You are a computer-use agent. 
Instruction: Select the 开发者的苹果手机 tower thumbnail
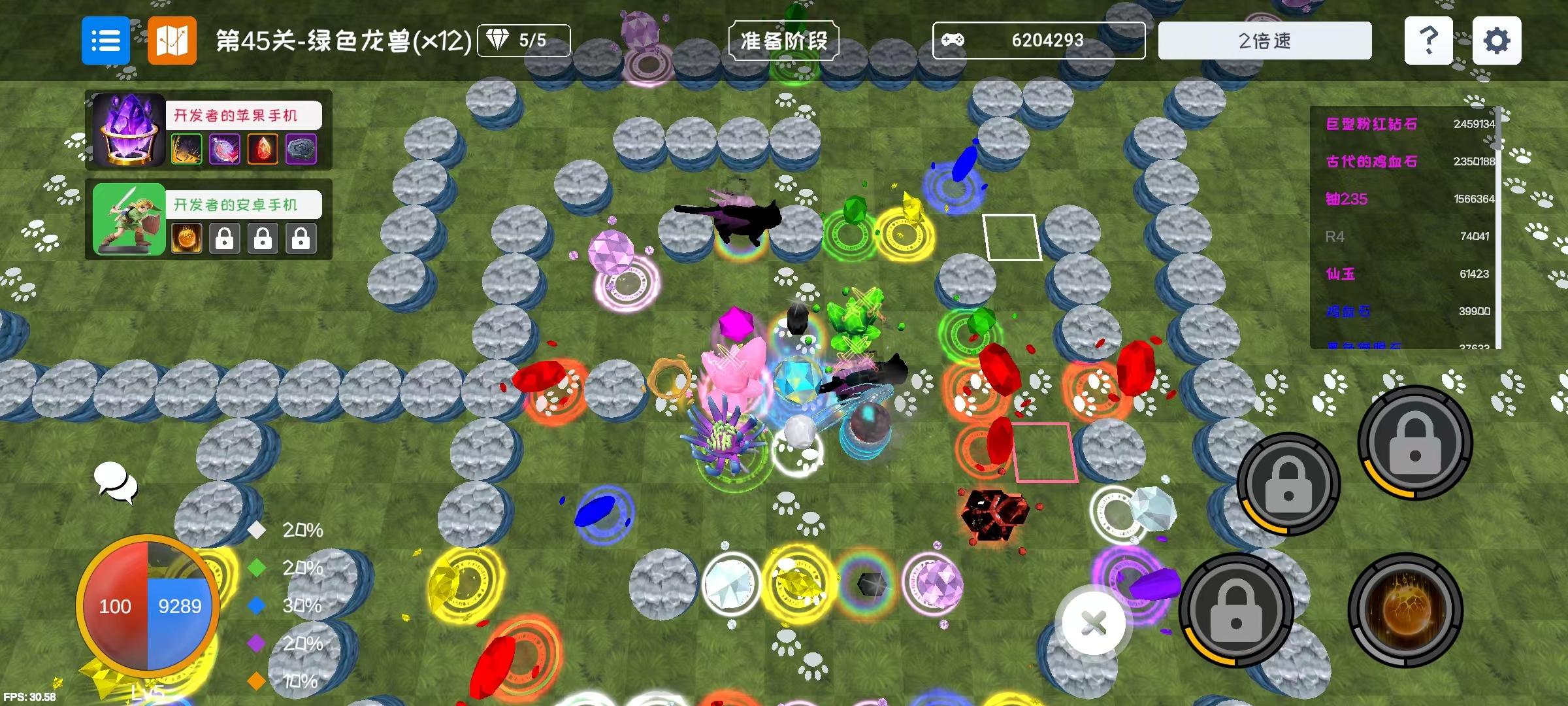click(x=128, y=131)
